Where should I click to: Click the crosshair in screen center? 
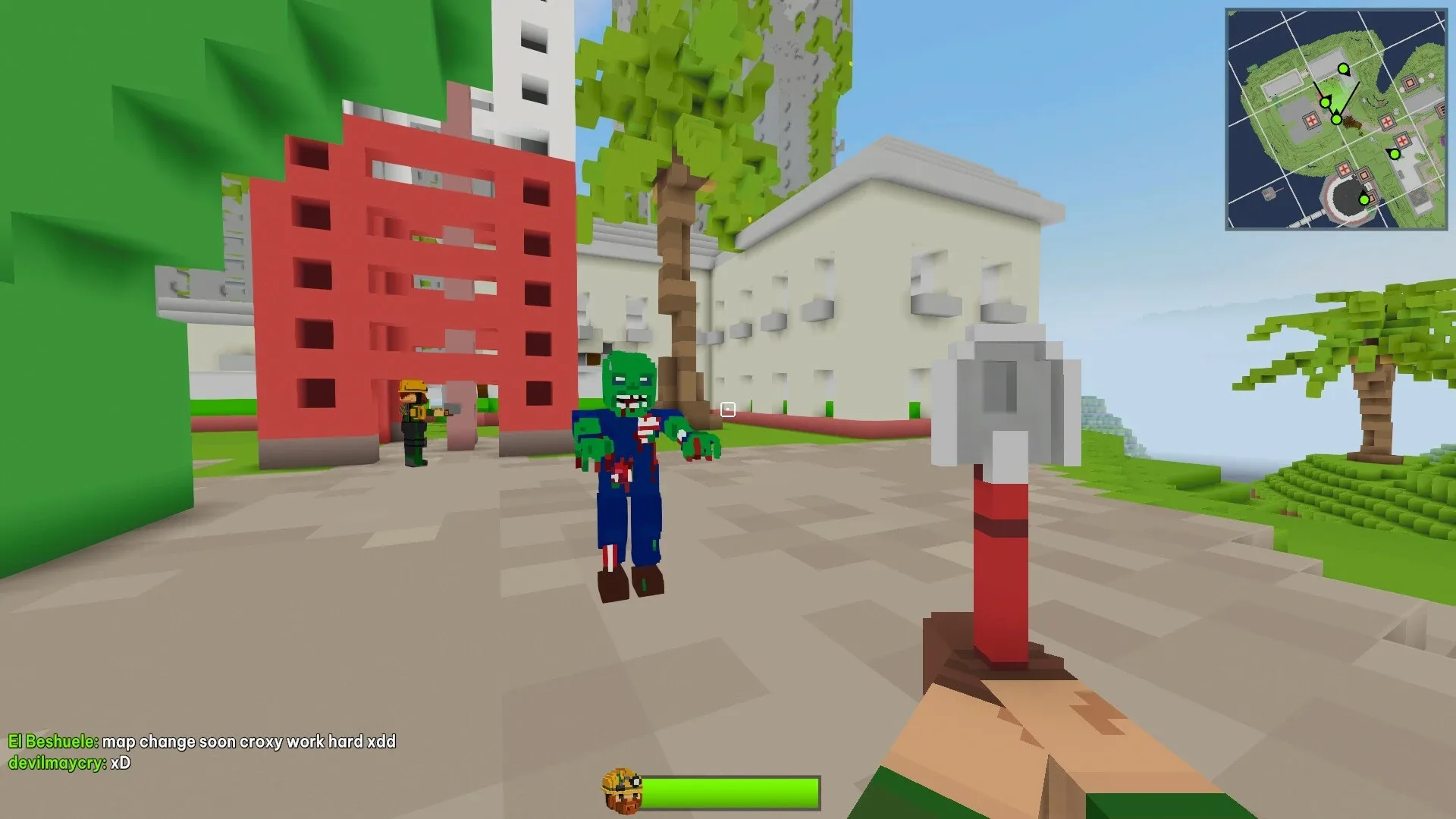[x=727, y=409]
